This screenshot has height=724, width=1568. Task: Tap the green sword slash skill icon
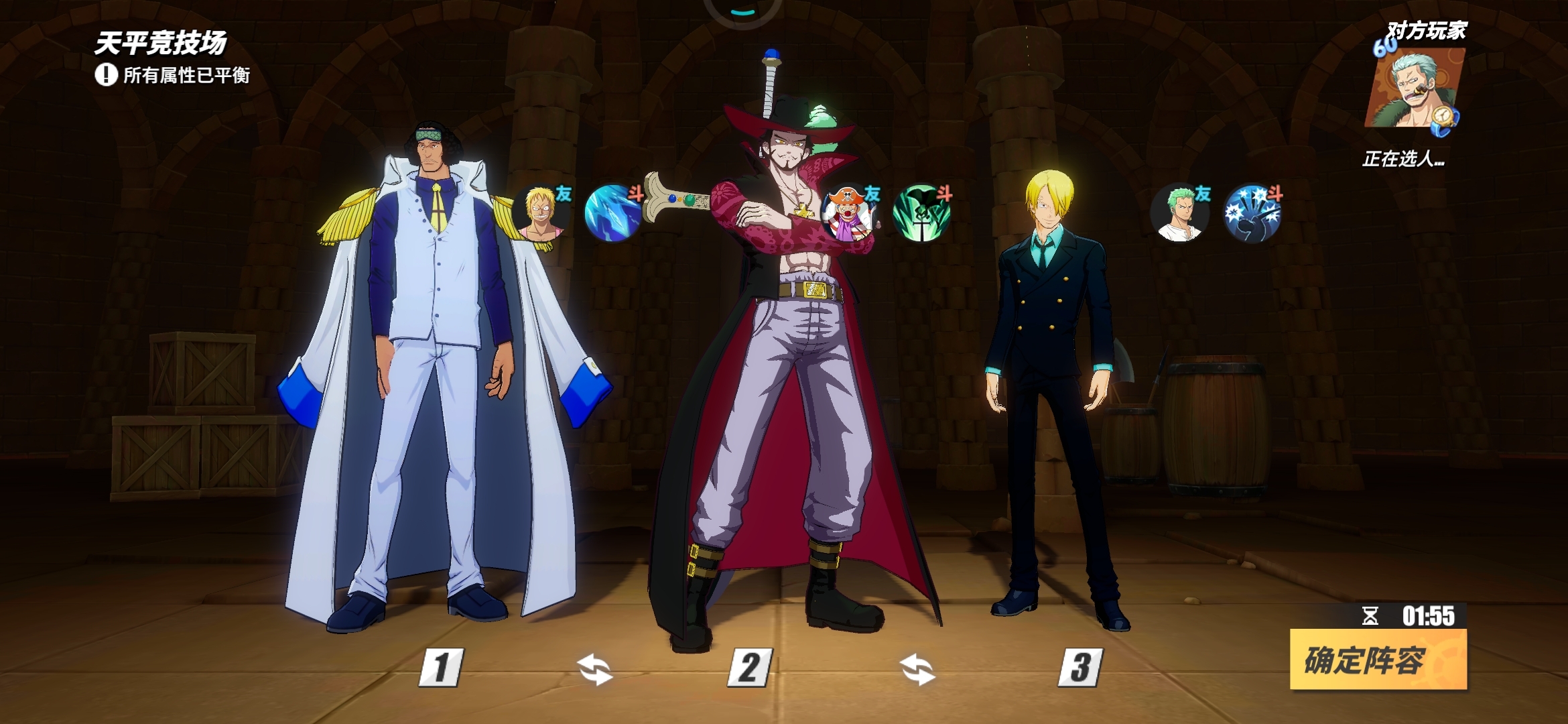point(921,213)
